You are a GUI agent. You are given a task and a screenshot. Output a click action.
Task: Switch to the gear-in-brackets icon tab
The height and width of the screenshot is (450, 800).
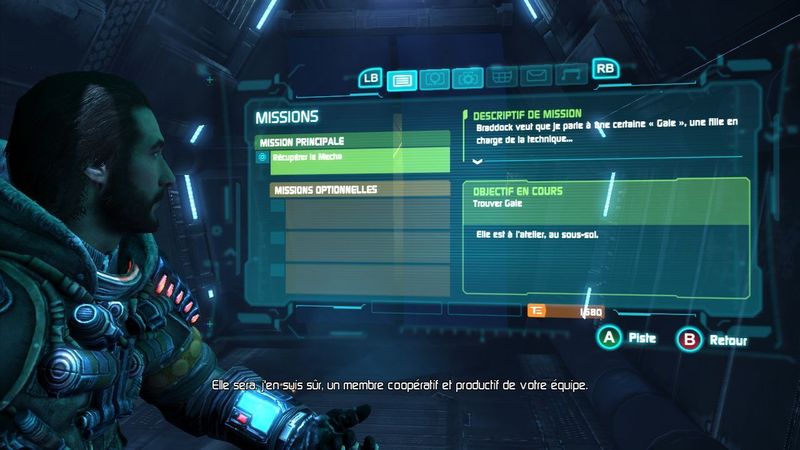(x=467, y=78)
